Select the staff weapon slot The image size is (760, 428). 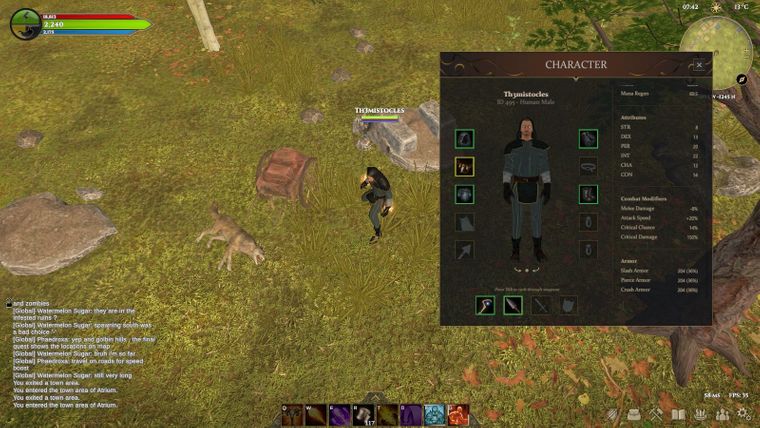click(485, 305)
